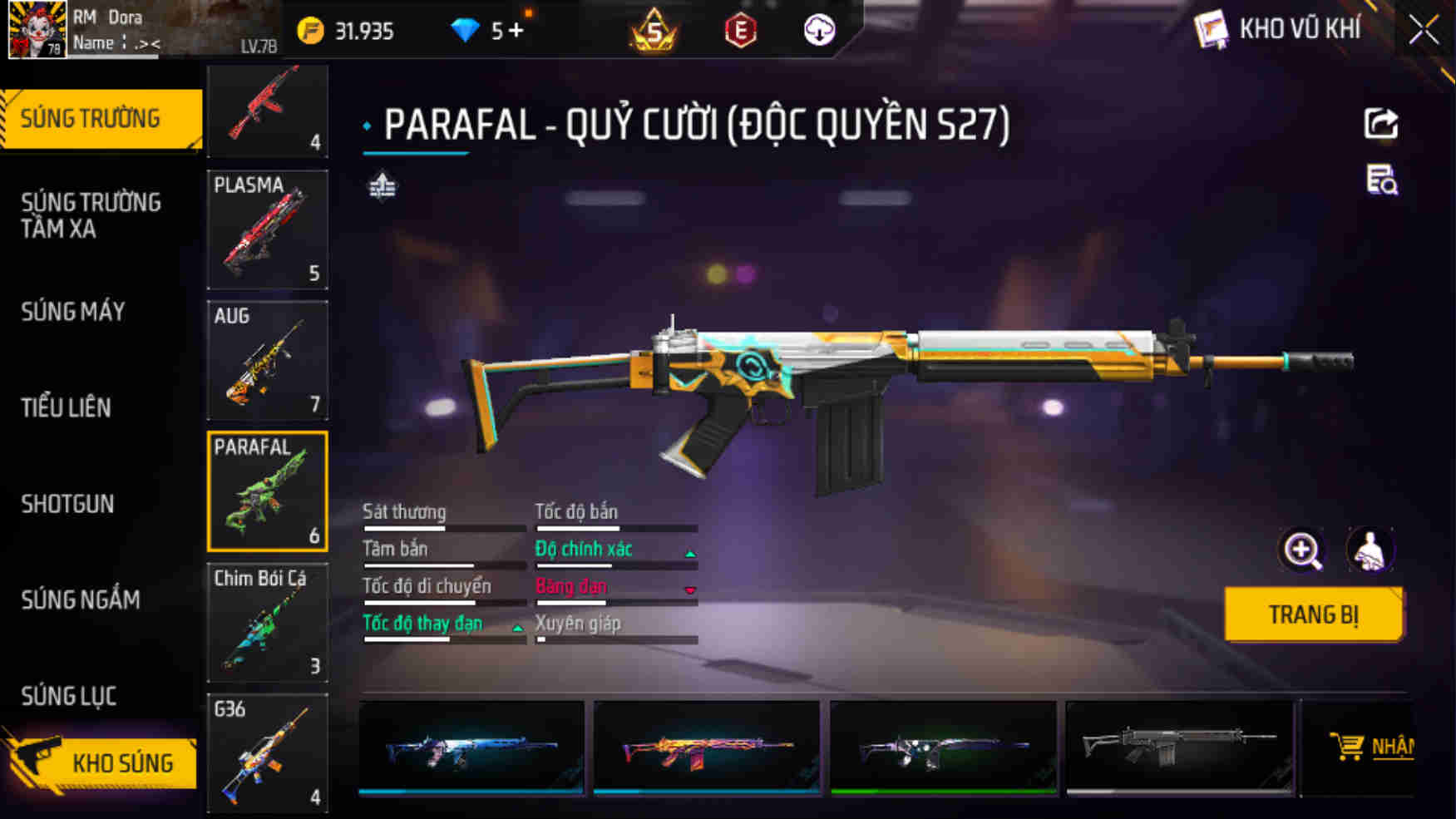Click the KHO VŨ KHÍ book icon
The image size is (1456, 819).
coord(1212,27)
